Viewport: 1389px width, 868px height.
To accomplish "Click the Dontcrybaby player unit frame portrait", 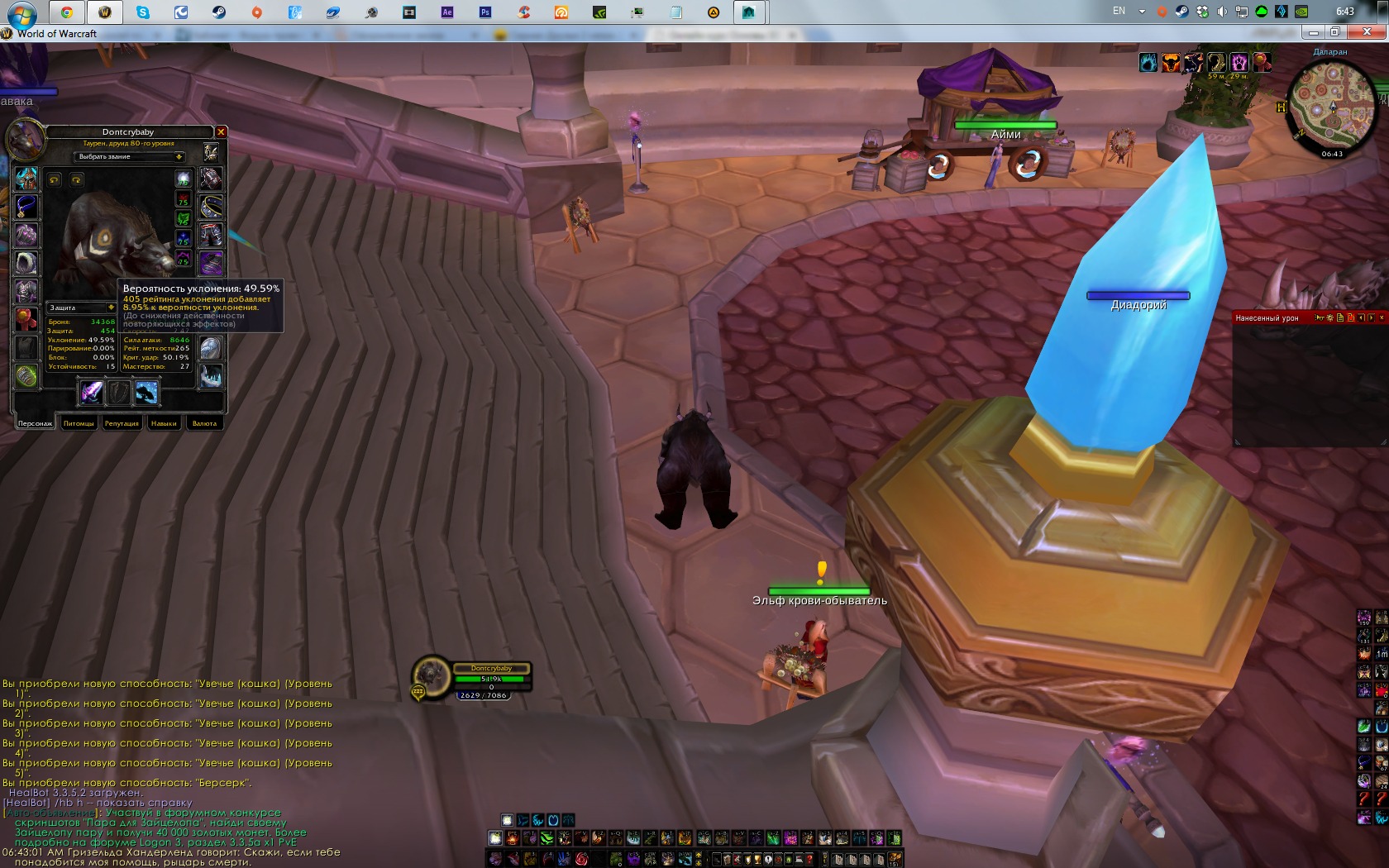I will [x=431, y=675].
